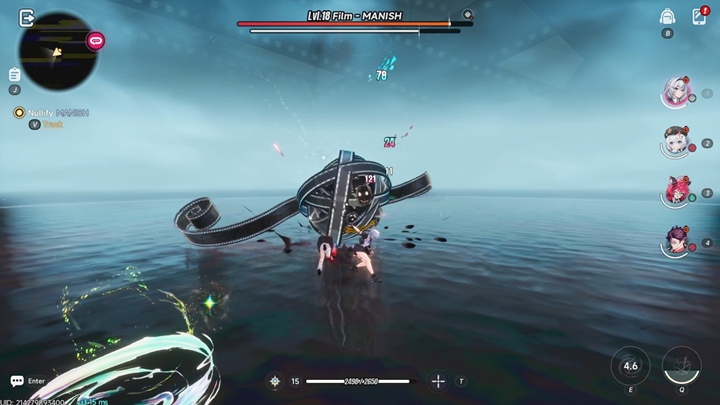Screen dimensions: 720x405
Task: Open the phone menu with red notification
Action: click(x=699, y=16)
